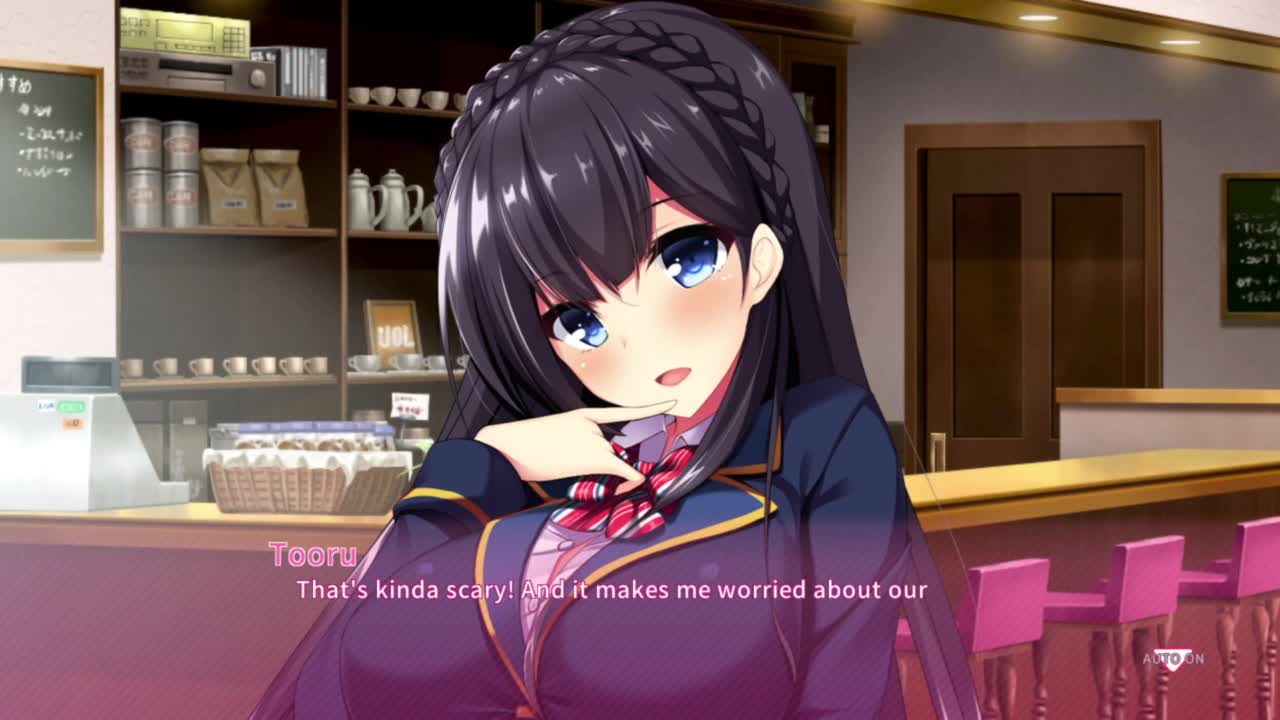Toggle the AUTO ON indicator

click(1173, 658)
